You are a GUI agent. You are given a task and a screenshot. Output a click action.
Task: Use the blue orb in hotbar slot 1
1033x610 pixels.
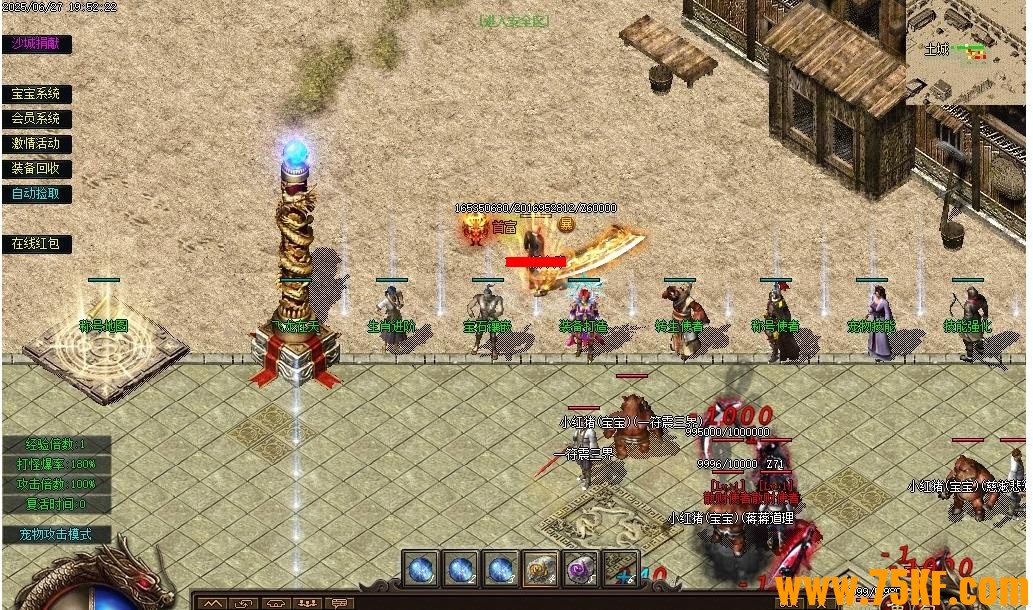(421, 569)
